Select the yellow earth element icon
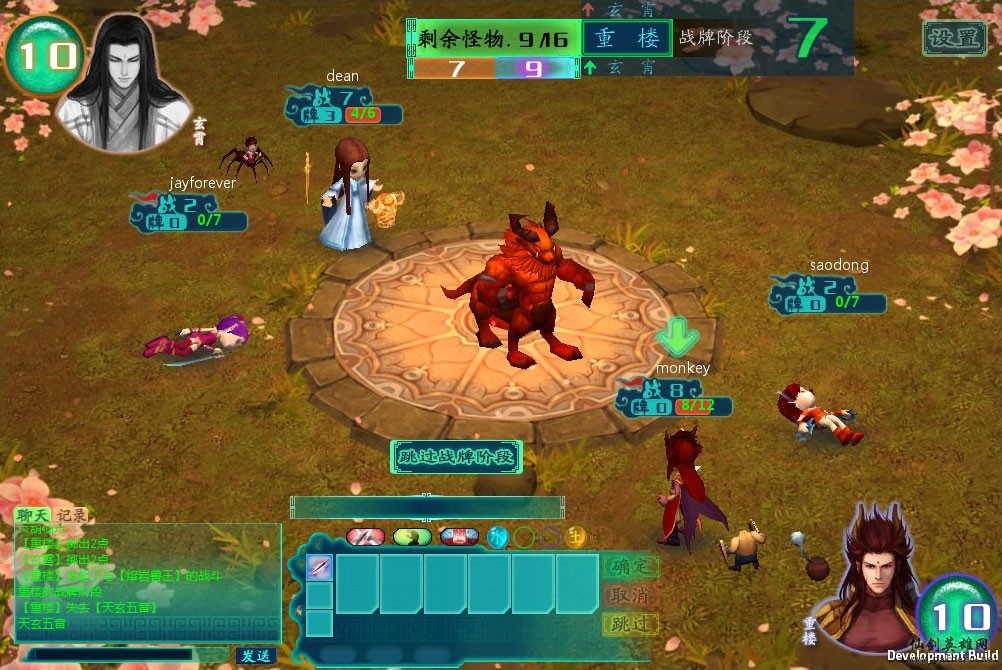 tap(575, 537)
